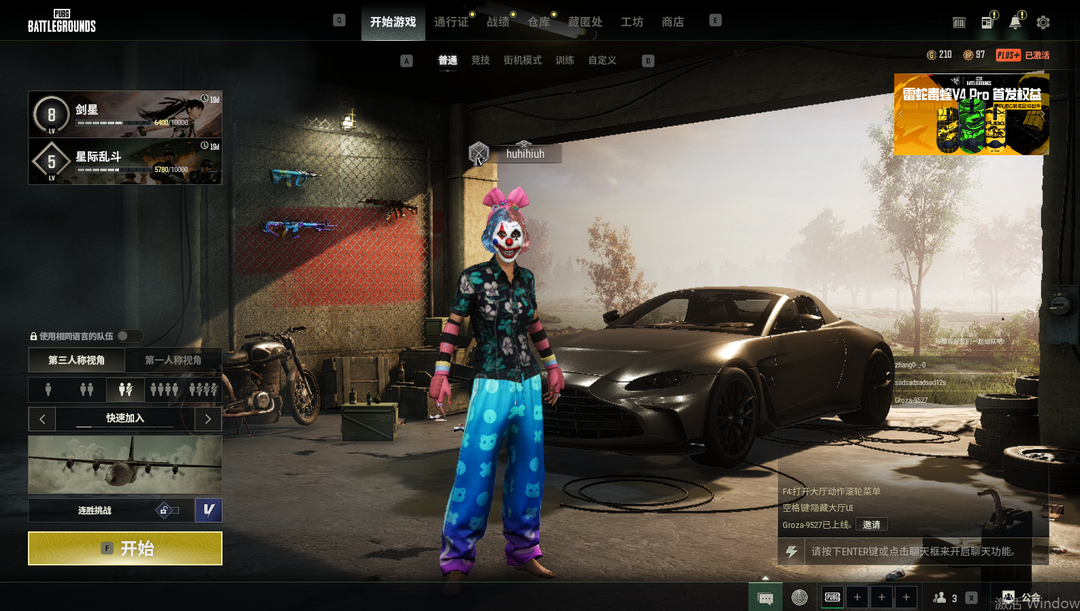Viewport: 1080px width, 611px height.
Task: Switch to the 训练 training tab
Action: click(x=565, y=60)
